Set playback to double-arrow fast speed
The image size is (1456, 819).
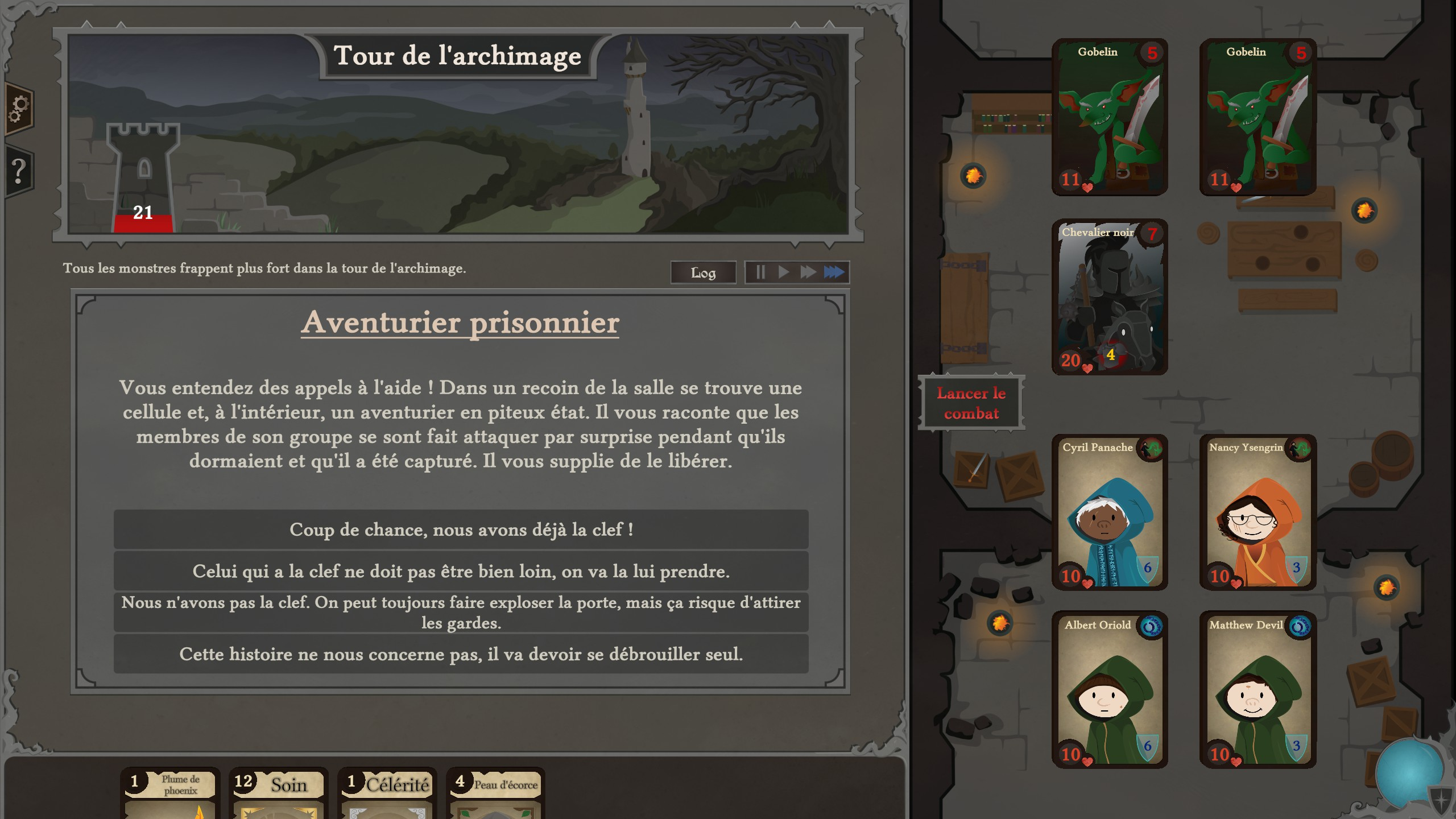(x=808, y=272)
